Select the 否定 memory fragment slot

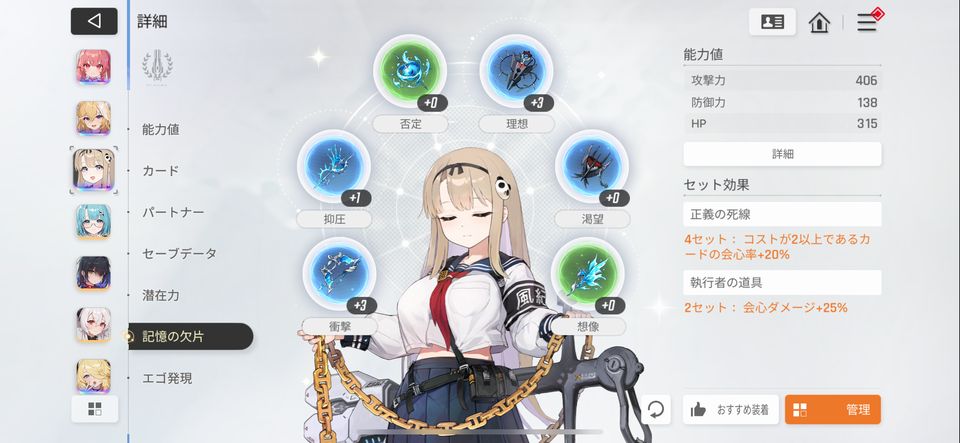click(x=409, y=72)
